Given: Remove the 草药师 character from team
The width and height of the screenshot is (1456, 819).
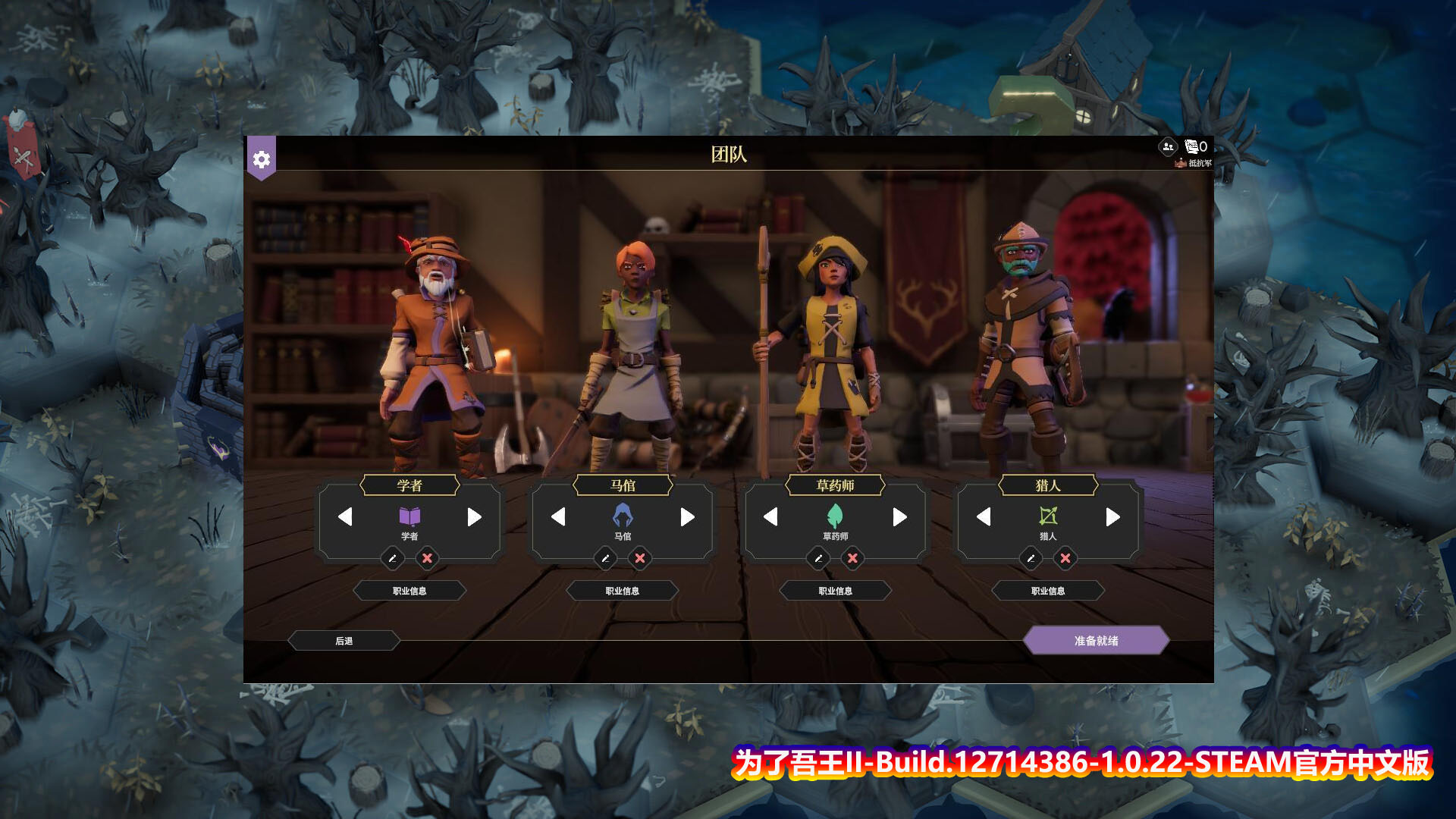Looking at the screenshot, I should 852,559.
